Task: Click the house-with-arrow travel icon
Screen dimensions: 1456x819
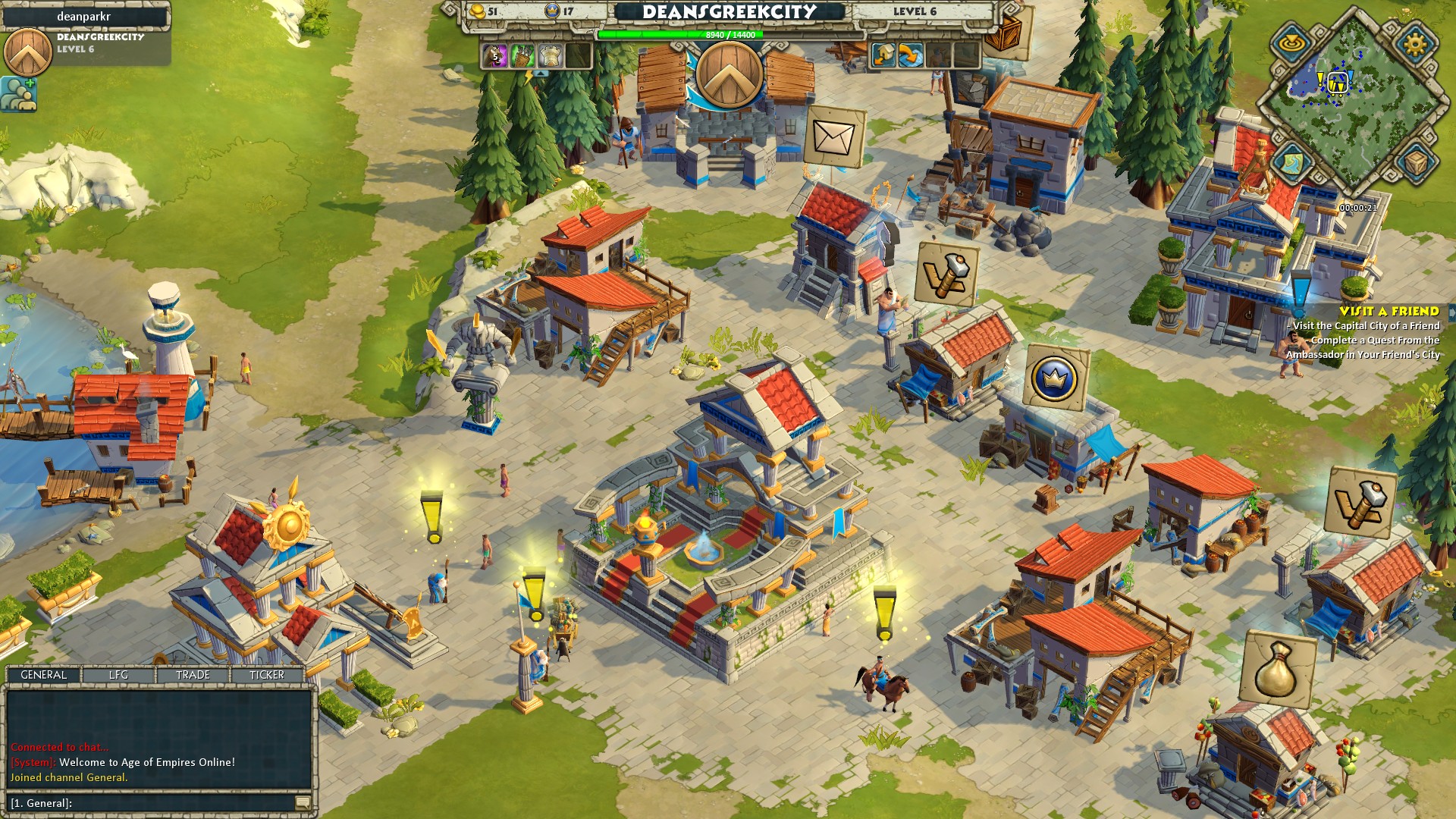Action: [882, 56]
